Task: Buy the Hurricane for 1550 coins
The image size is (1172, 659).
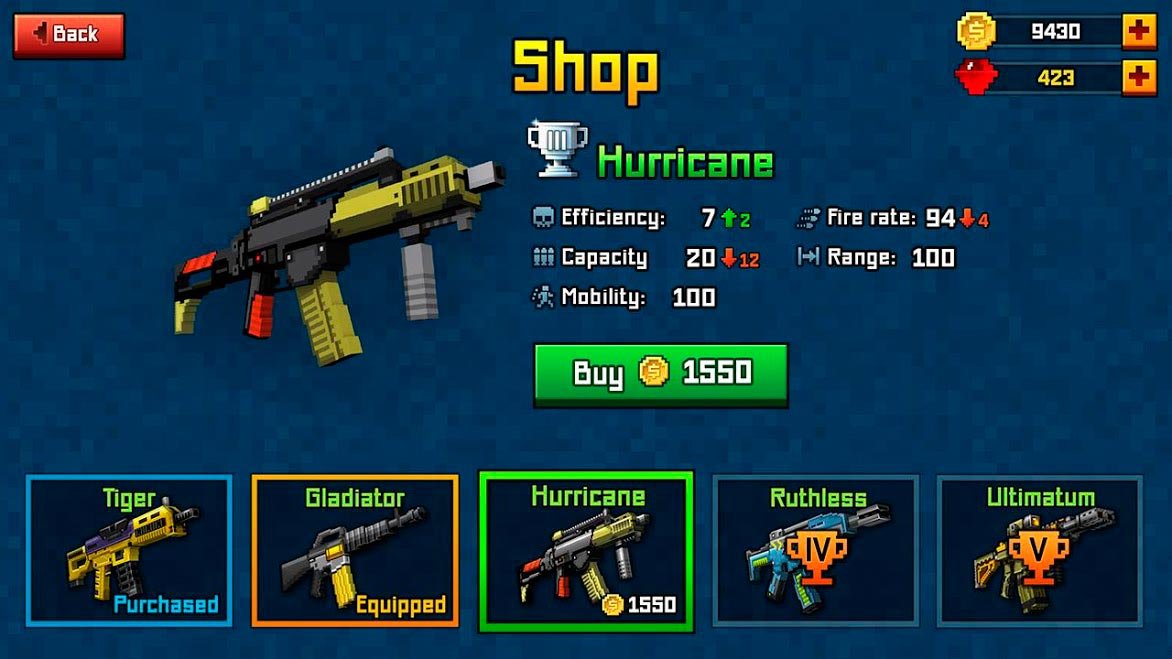Action: [x=660, y=374]
